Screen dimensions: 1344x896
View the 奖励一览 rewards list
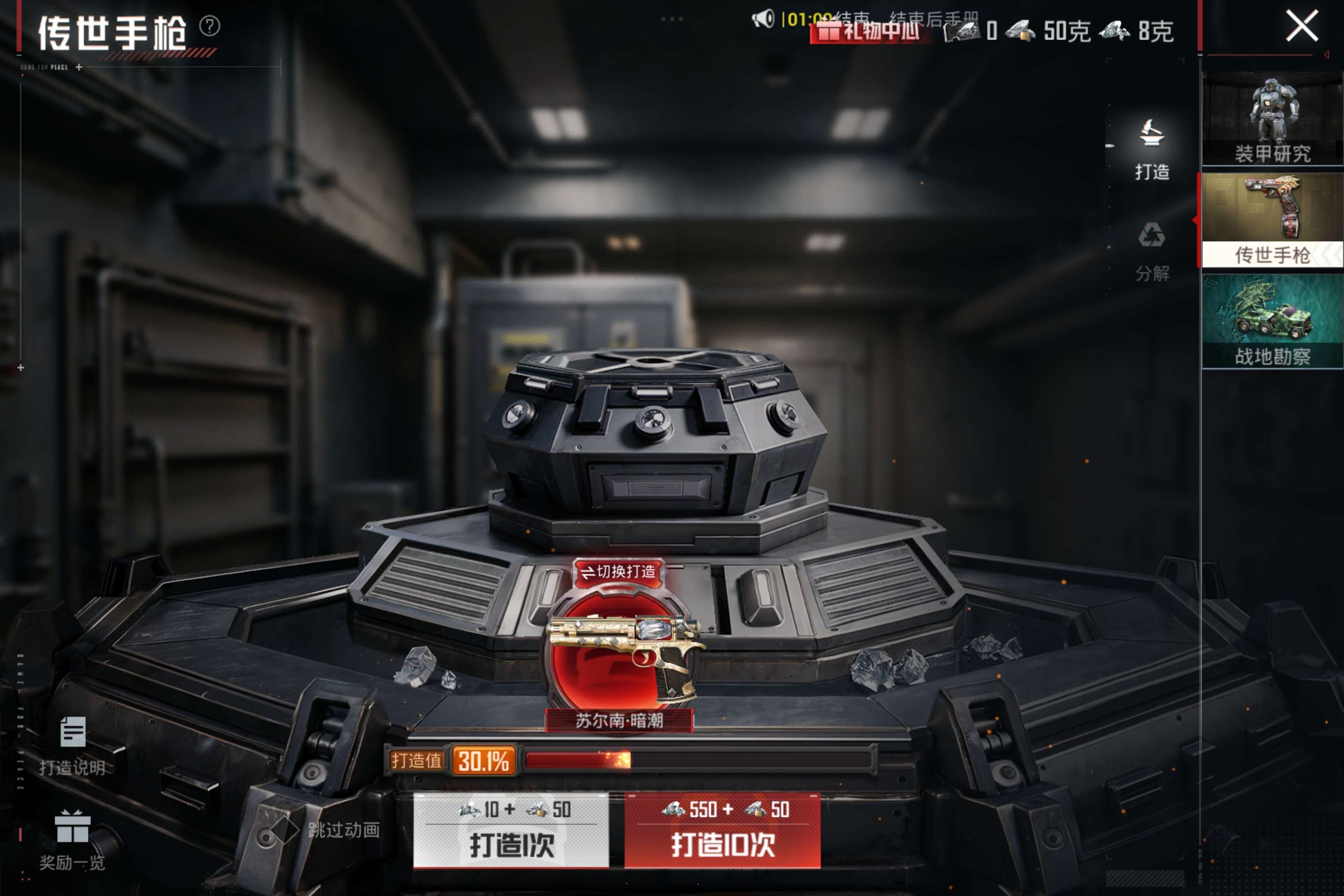[73, 840]
